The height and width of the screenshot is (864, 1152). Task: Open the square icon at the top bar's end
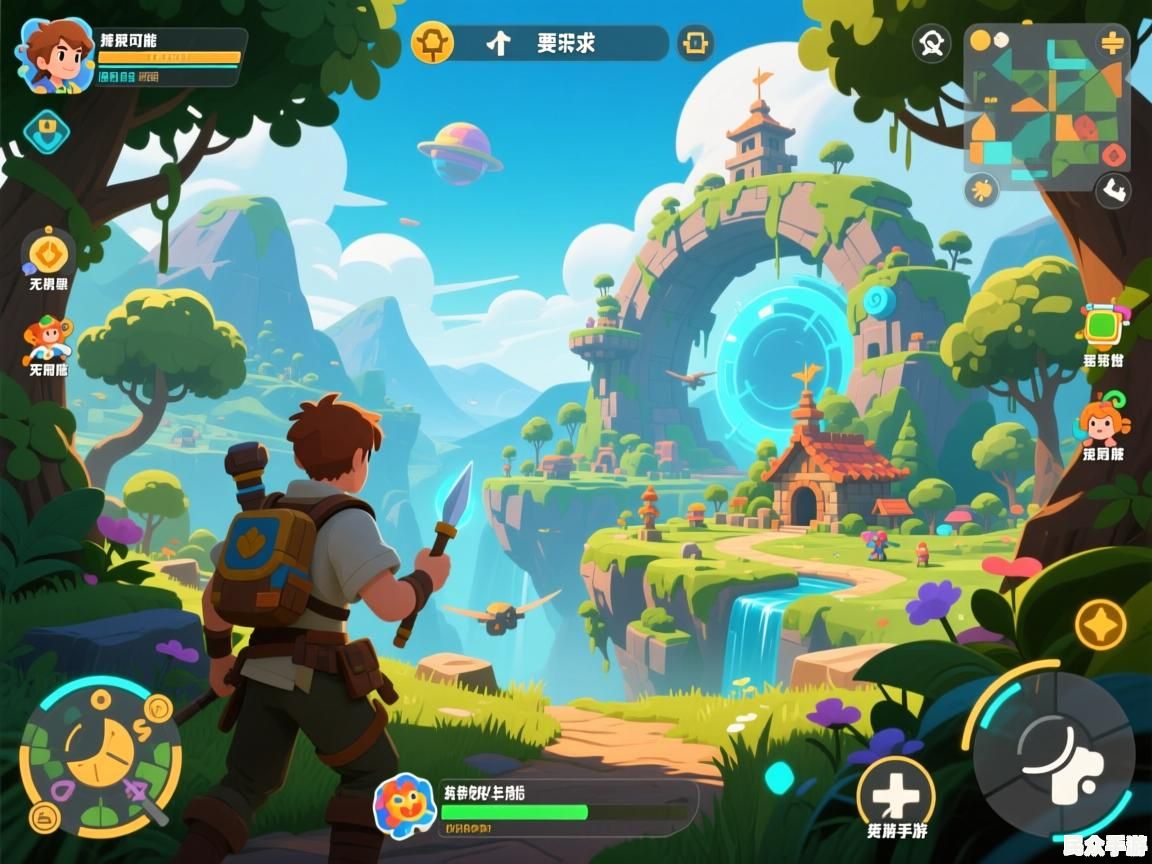(x=696, y=43)
